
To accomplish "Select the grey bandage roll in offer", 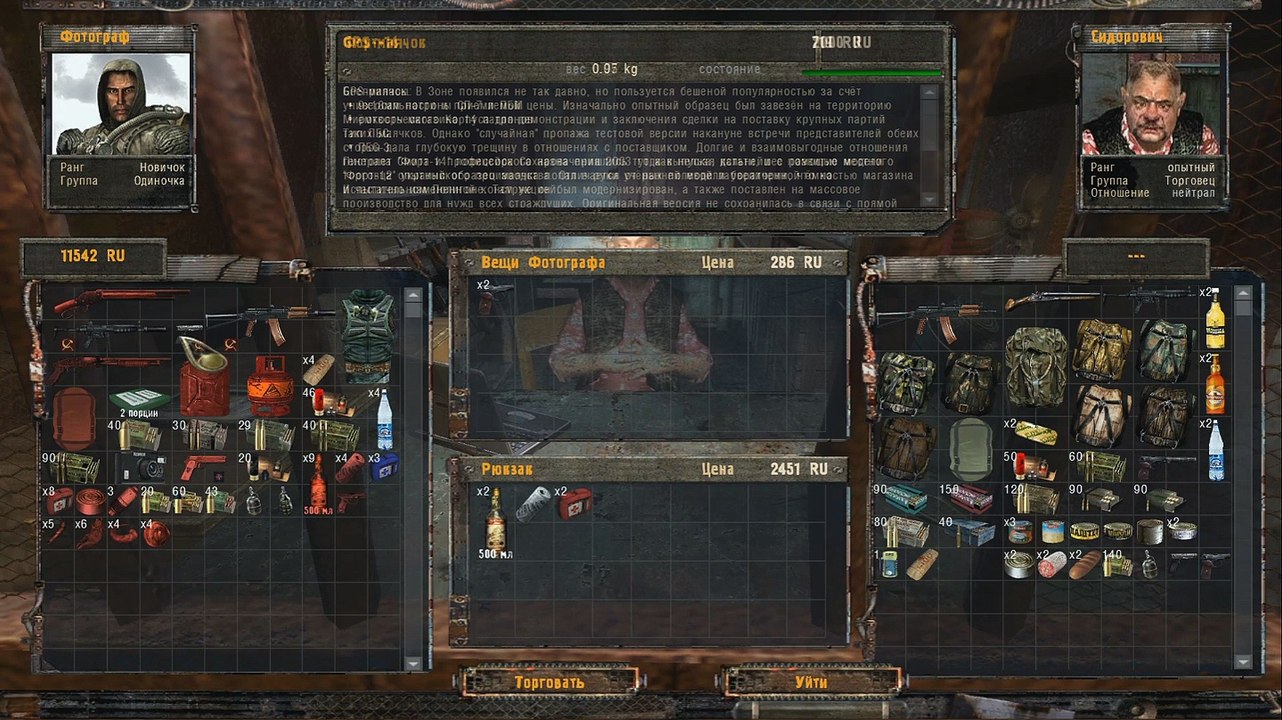I will click(533, 505).
